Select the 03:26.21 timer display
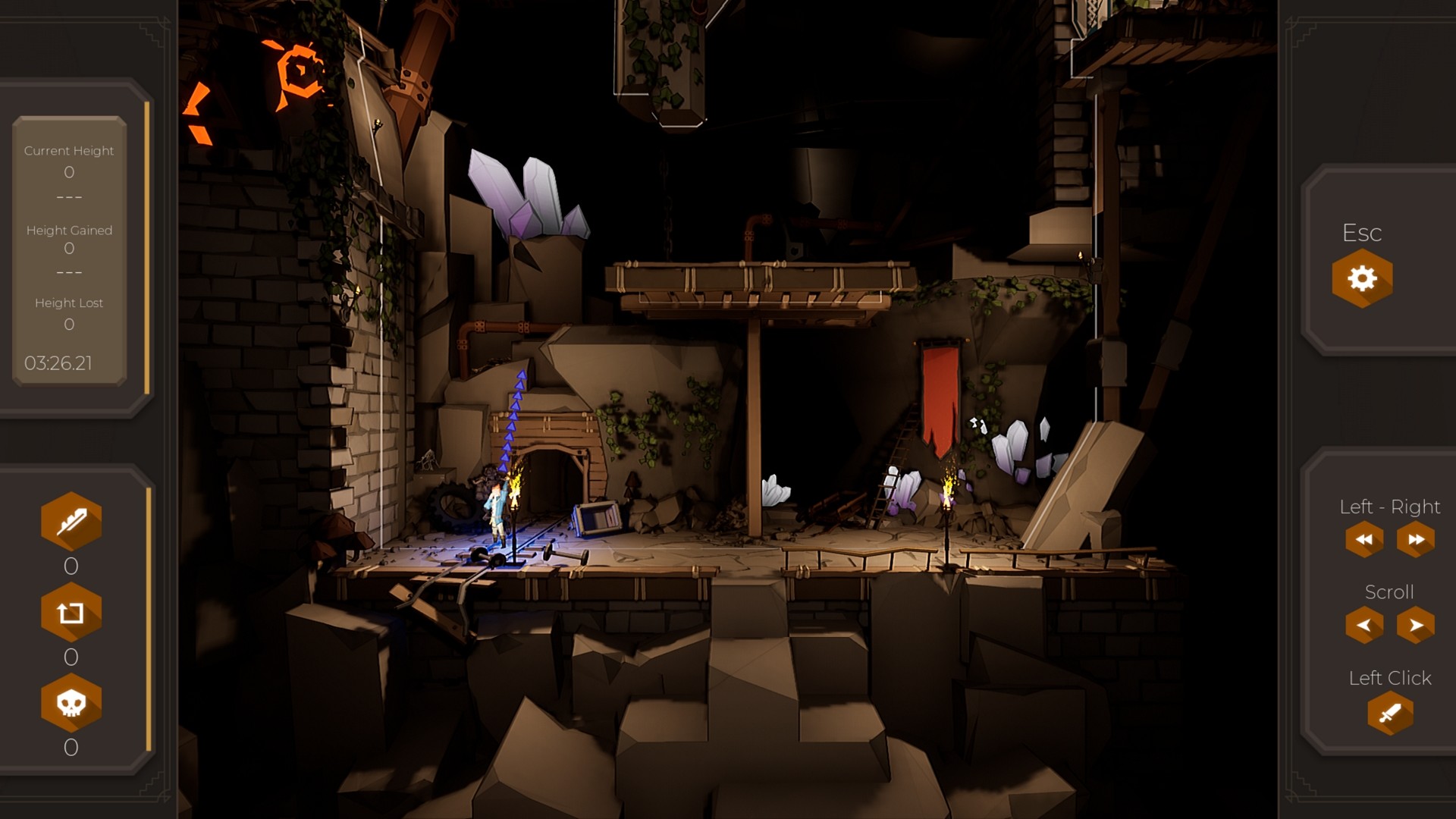The height and width of the screenshot is (819, 1456). [58, 363]
